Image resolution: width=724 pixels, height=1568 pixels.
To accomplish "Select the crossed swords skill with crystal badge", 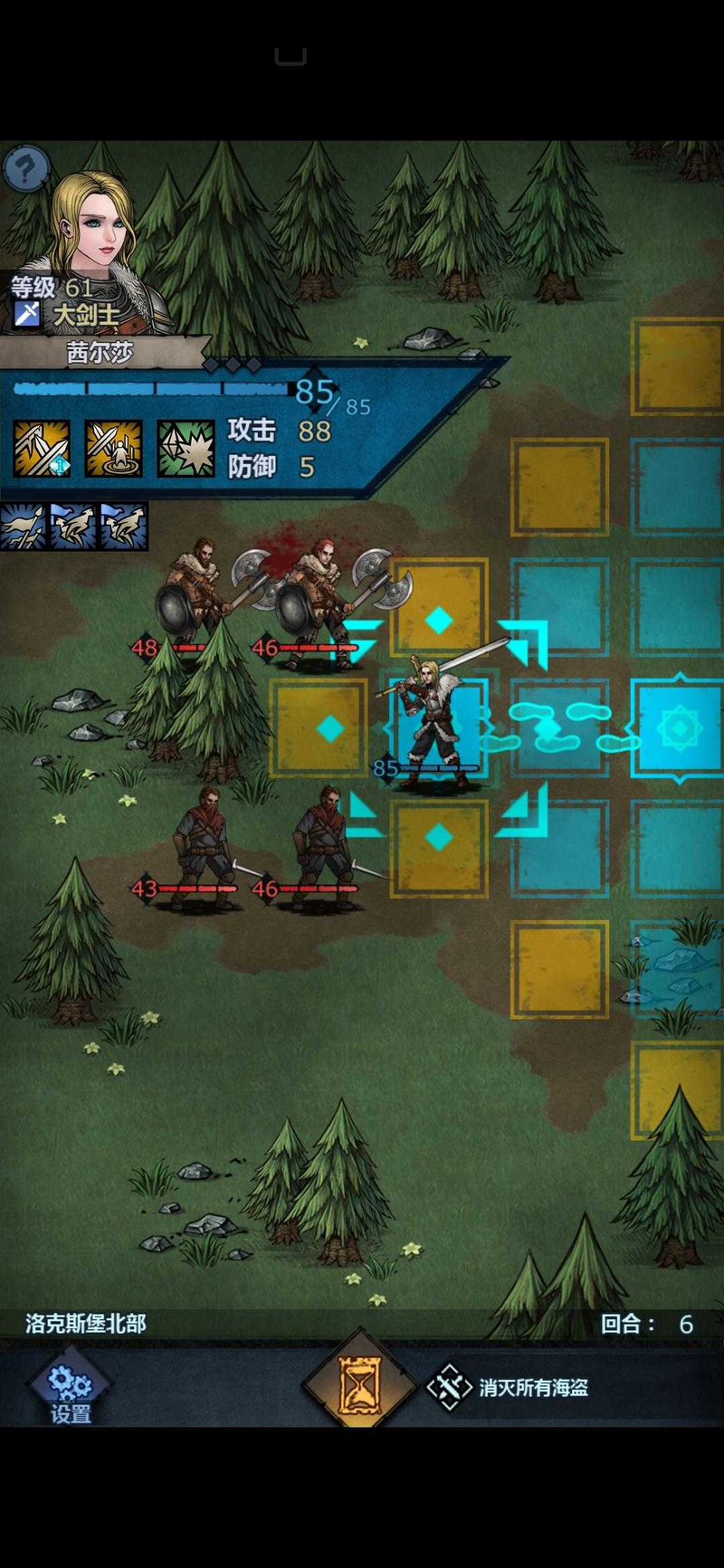I will [42, 448].
